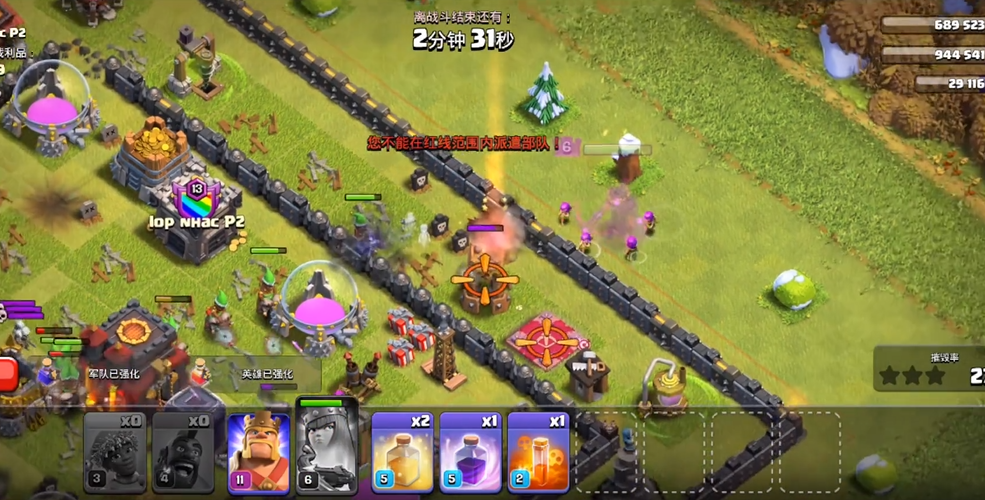
Task: Pick the Skeleton spell card
Action: point(538,452)
